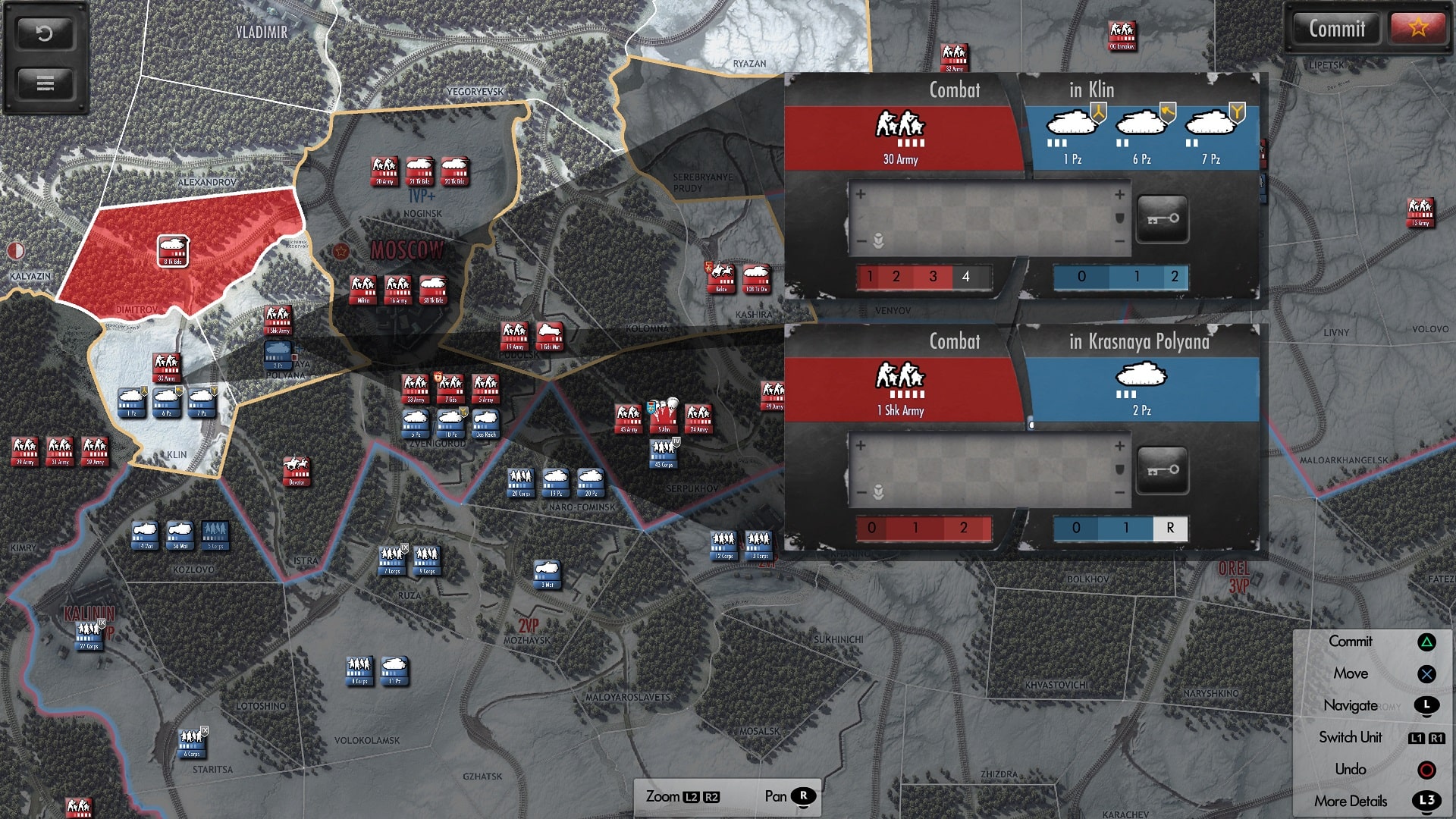Image resolution: width=1456 pixels, height=819 pixels.
Task: Open the hamburger menu in the top left corner
Action: coord(45,85)
